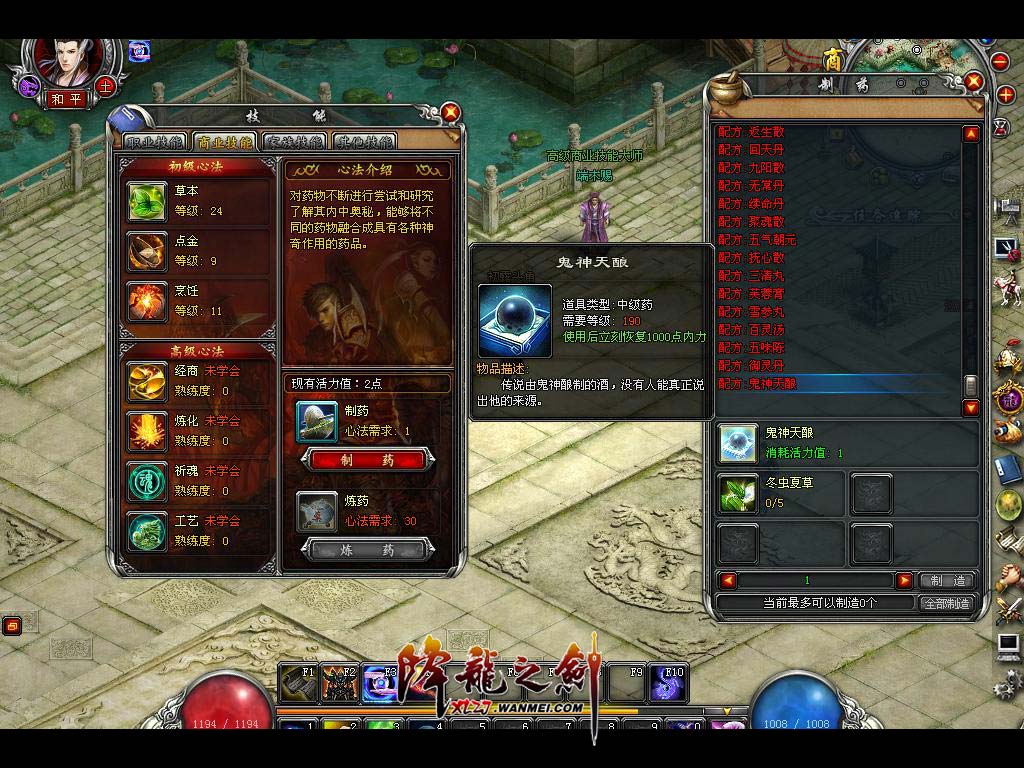Increase craft quantity with right red arrow
The width and height of the screenshot is (1024, 768).
pyautogui.click(x=904, y=580)
